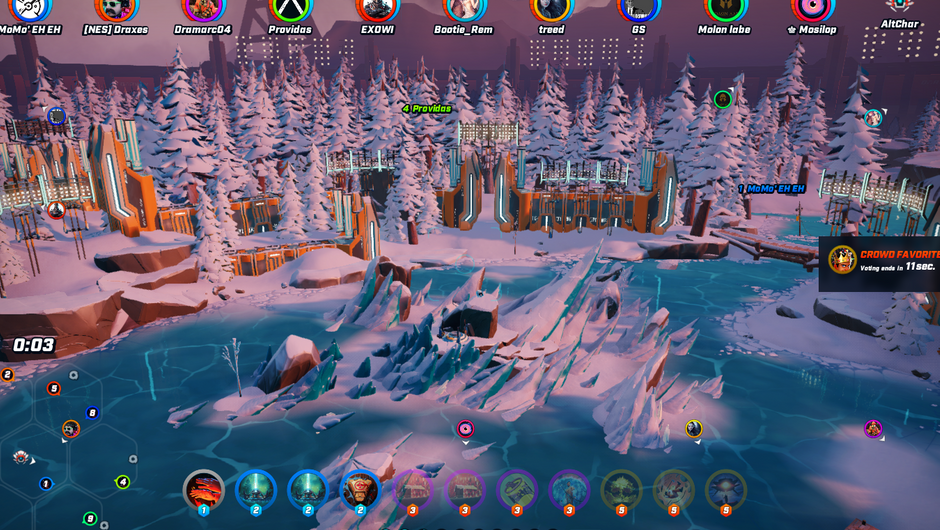This screenshot has width=940, height=530.
Task: Click the blue number 1 minimap marker
Action: (46, 484)
